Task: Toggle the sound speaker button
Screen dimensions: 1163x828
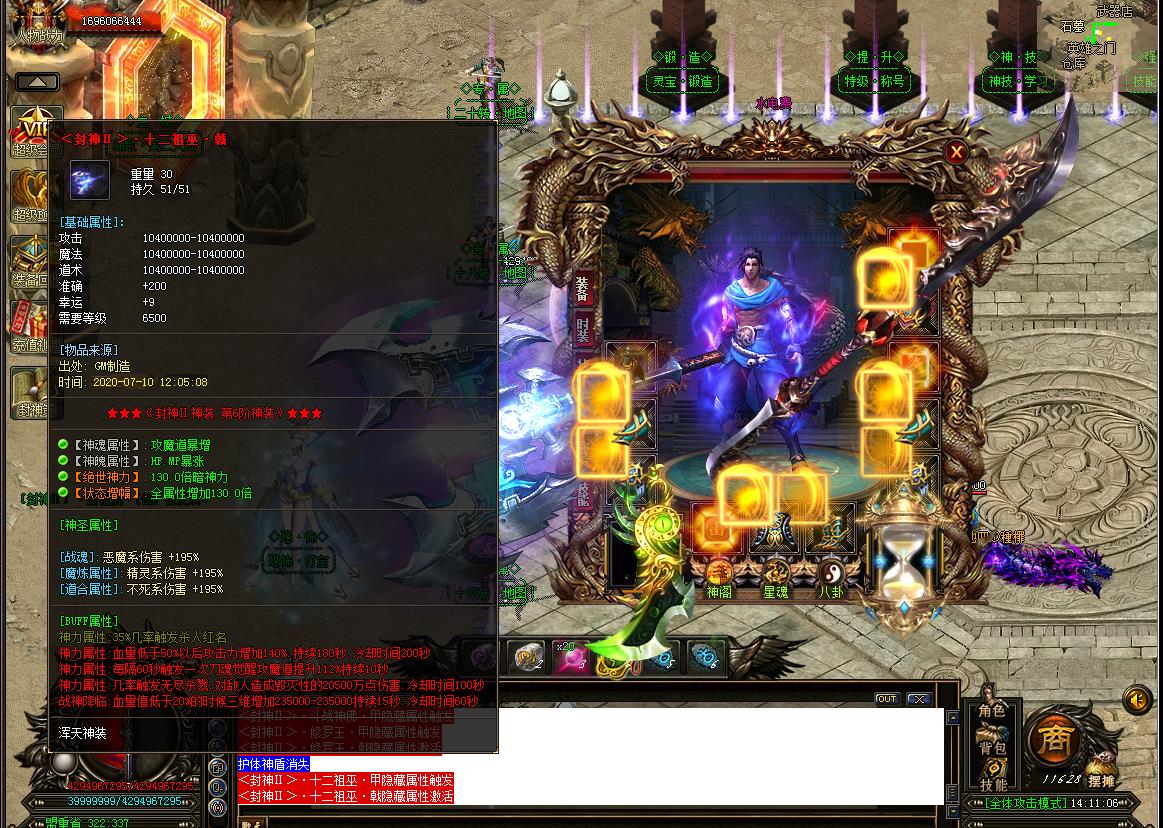Action: pyautogui.click(x=1137, y=699)
